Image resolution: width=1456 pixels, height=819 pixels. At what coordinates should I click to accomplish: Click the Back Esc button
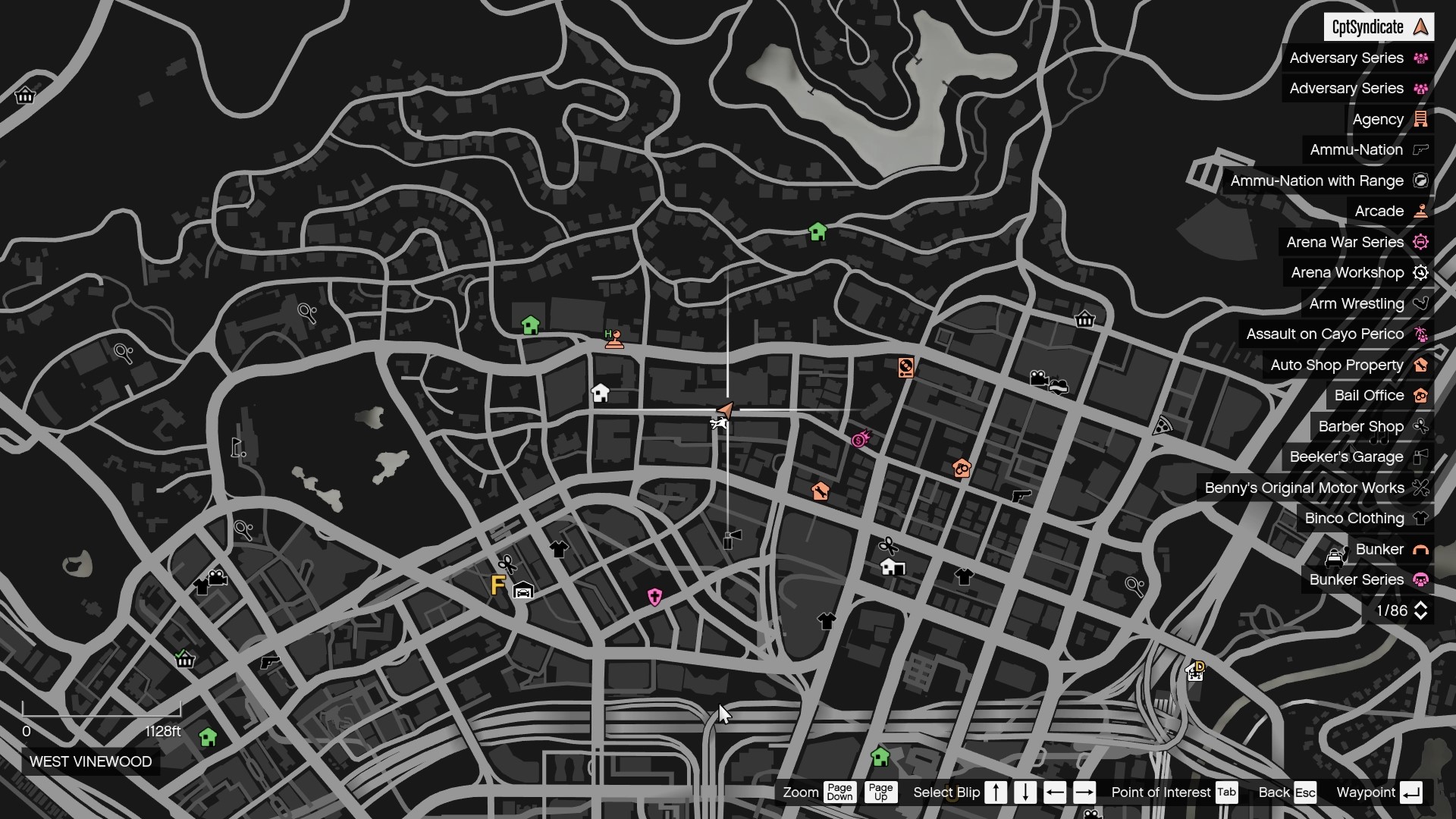1287,792
